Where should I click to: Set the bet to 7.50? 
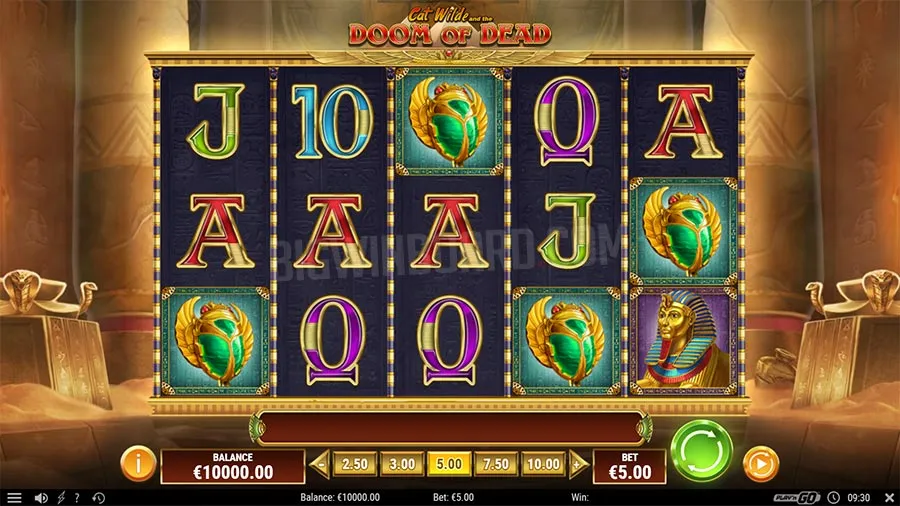(496, 464)
